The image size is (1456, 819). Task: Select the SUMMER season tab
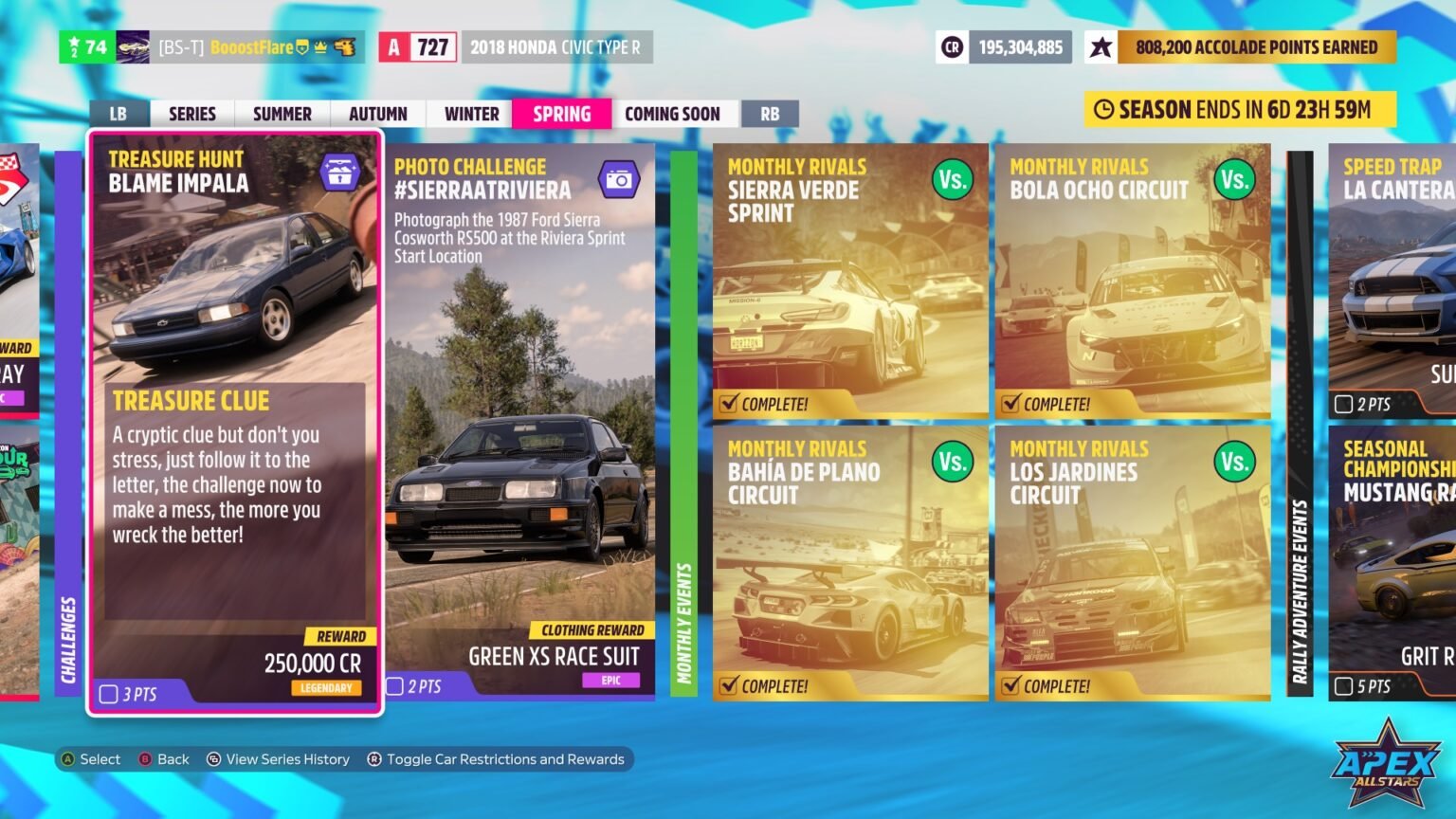pos(282,113)
